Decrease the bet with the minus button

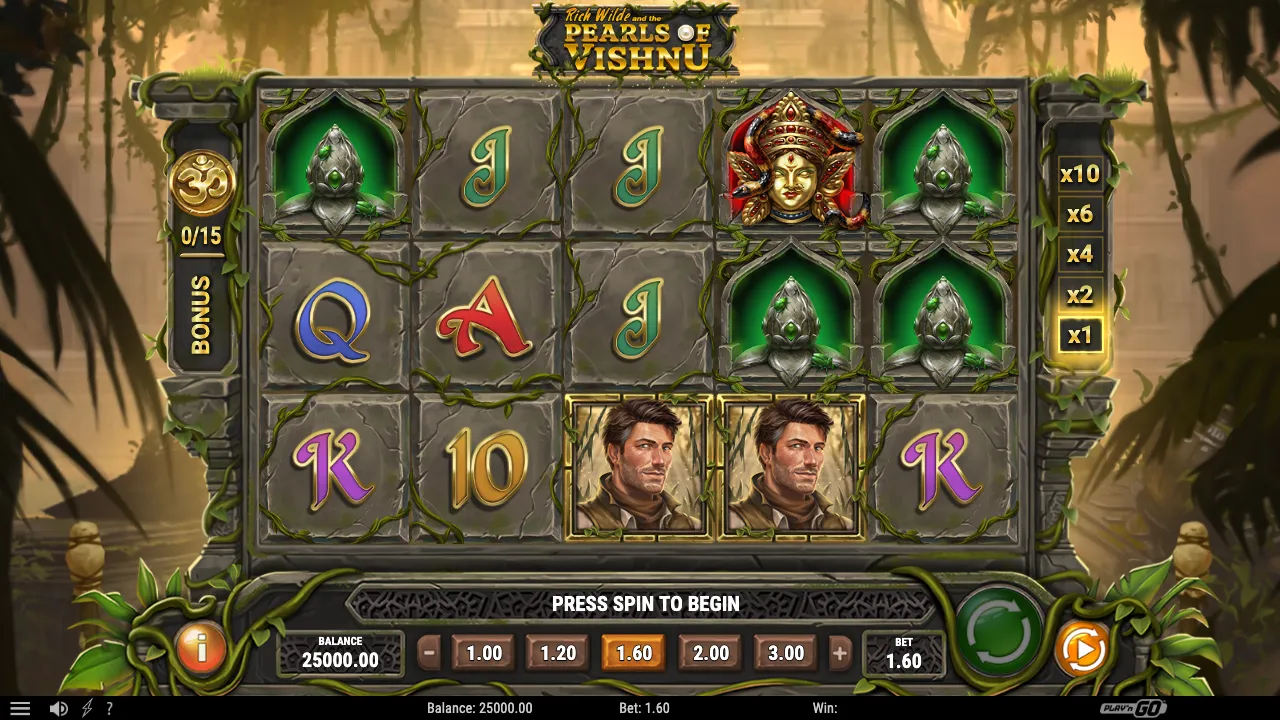coord(429,653)
